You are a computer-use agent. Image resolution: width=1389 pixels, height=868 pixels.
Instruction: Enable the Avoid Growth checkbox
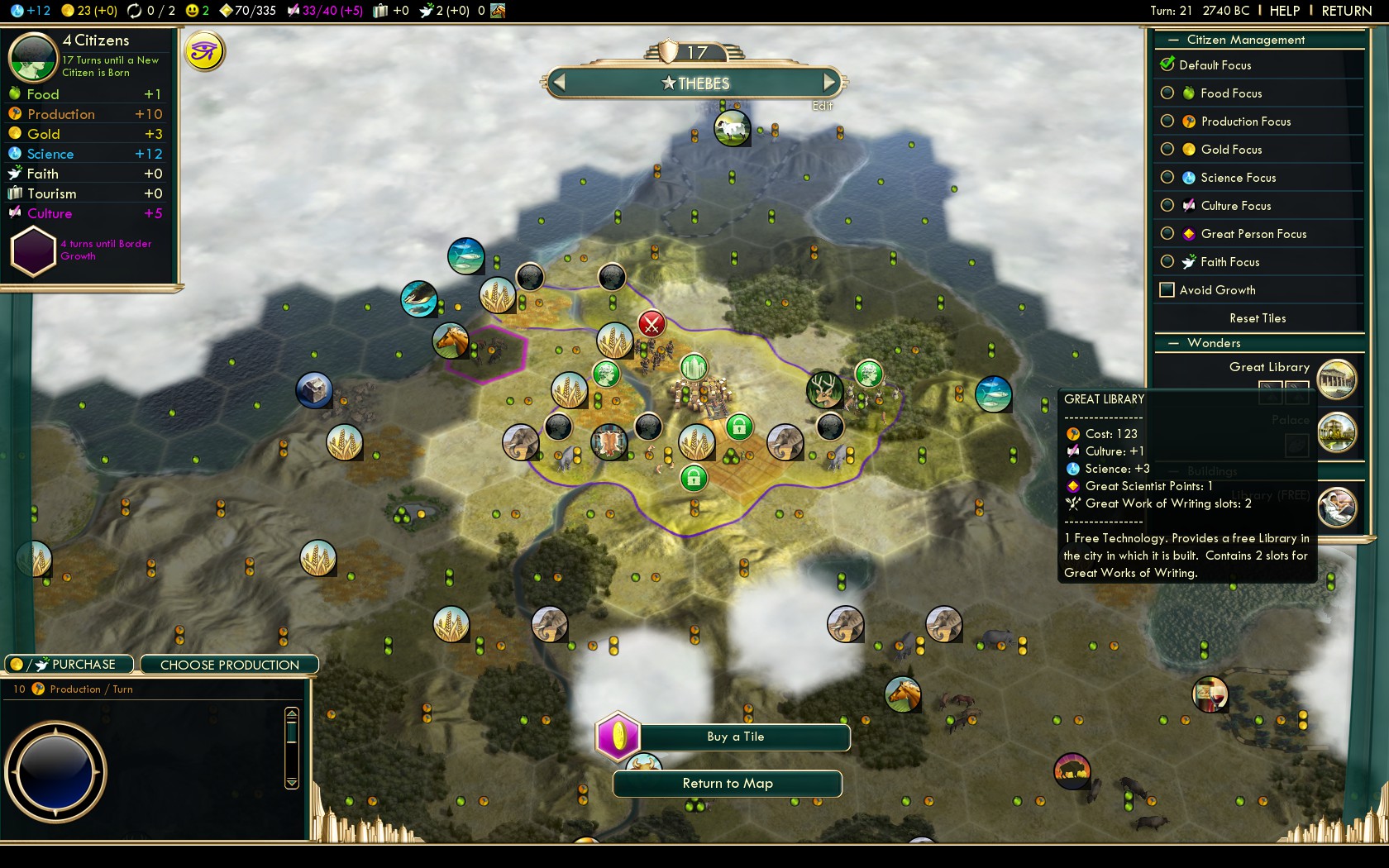1167,289
